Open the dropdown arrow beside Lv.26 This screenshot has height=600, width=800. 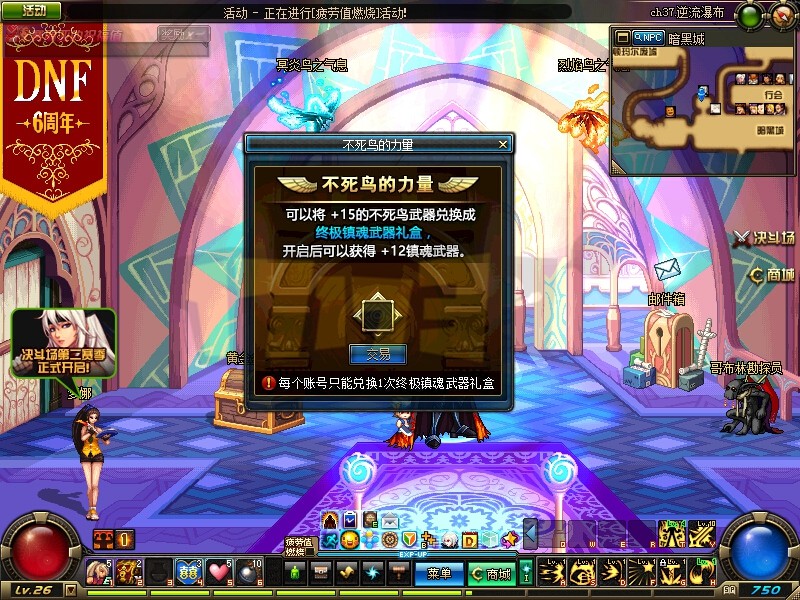coord(70,590)
